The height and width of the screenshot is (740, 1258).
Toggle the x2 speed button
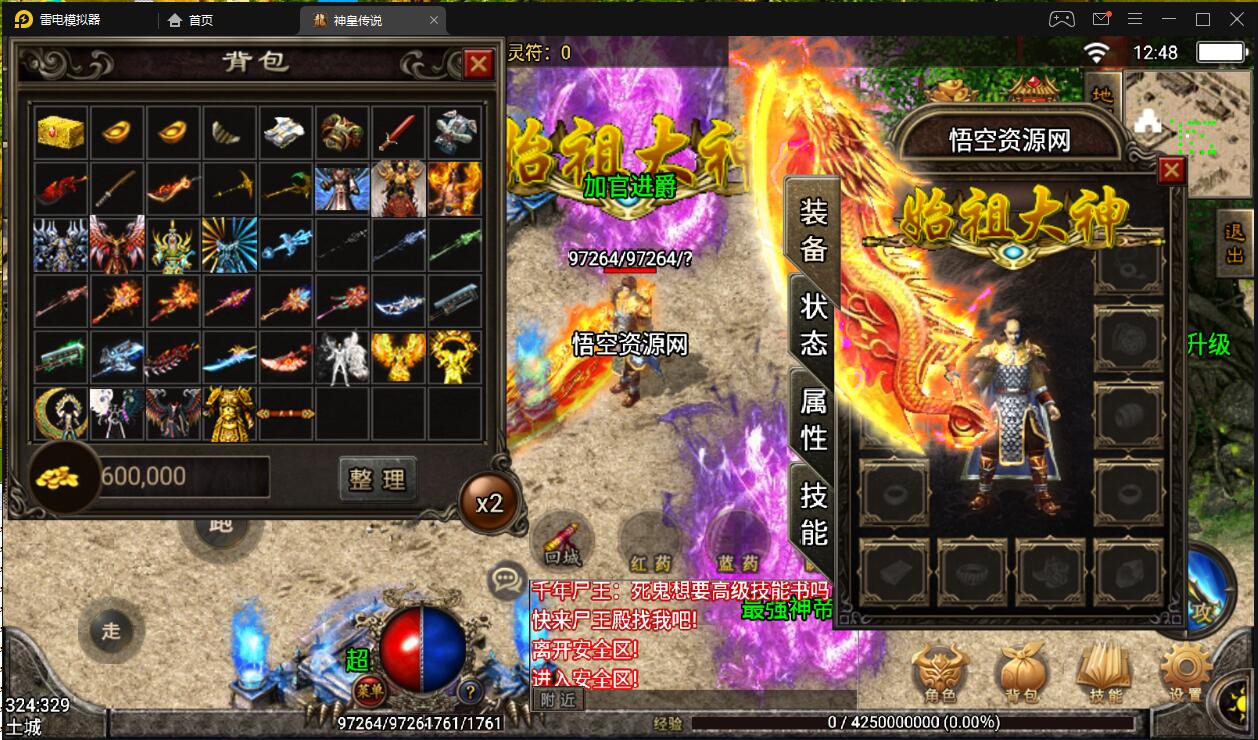pyautogui.click(x=489, y=503)
